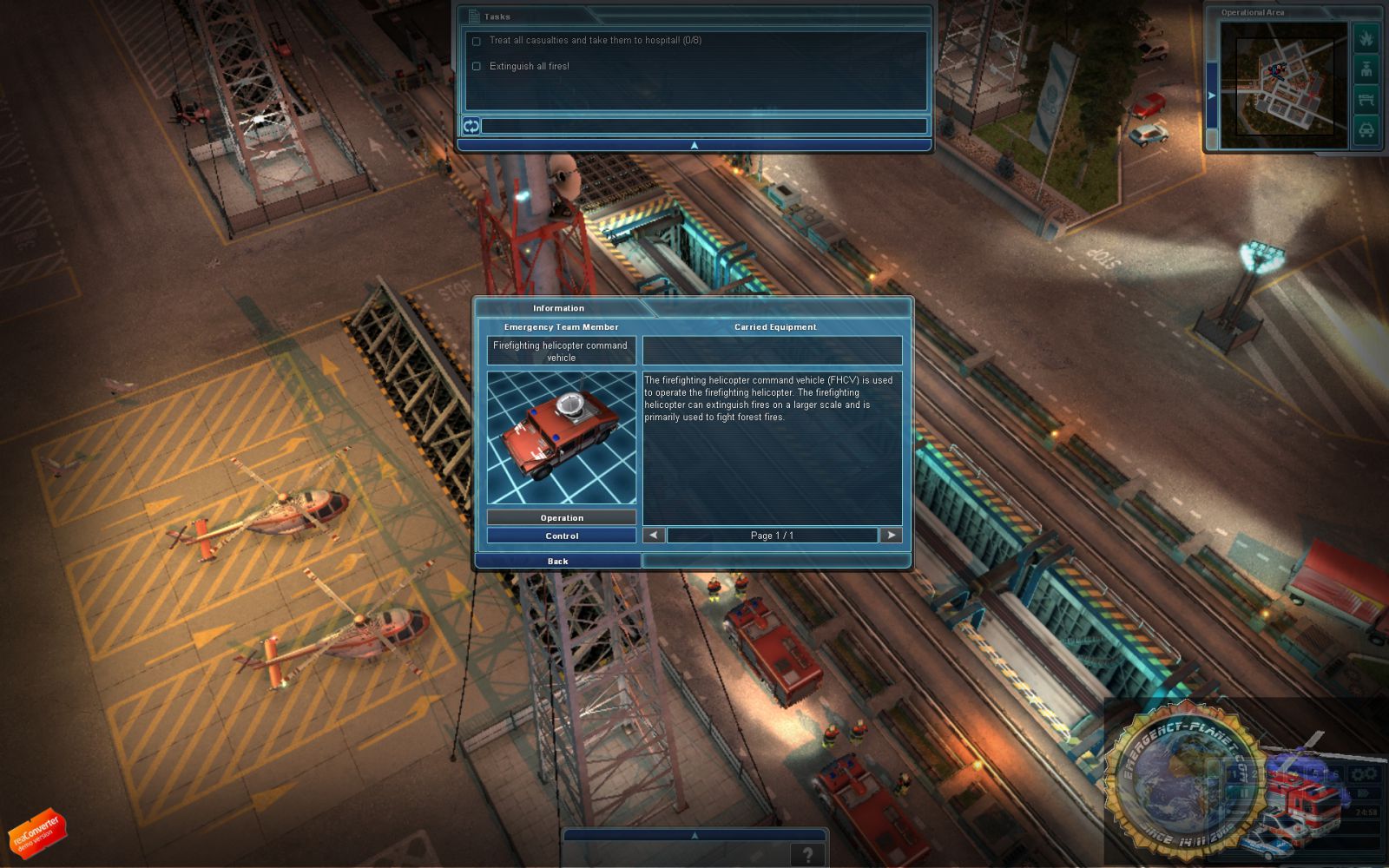Image resolution: width=1389 pixels, height=868 pixels.
Task: Click the Back button in Information panel
Action: tap(557, 562)
